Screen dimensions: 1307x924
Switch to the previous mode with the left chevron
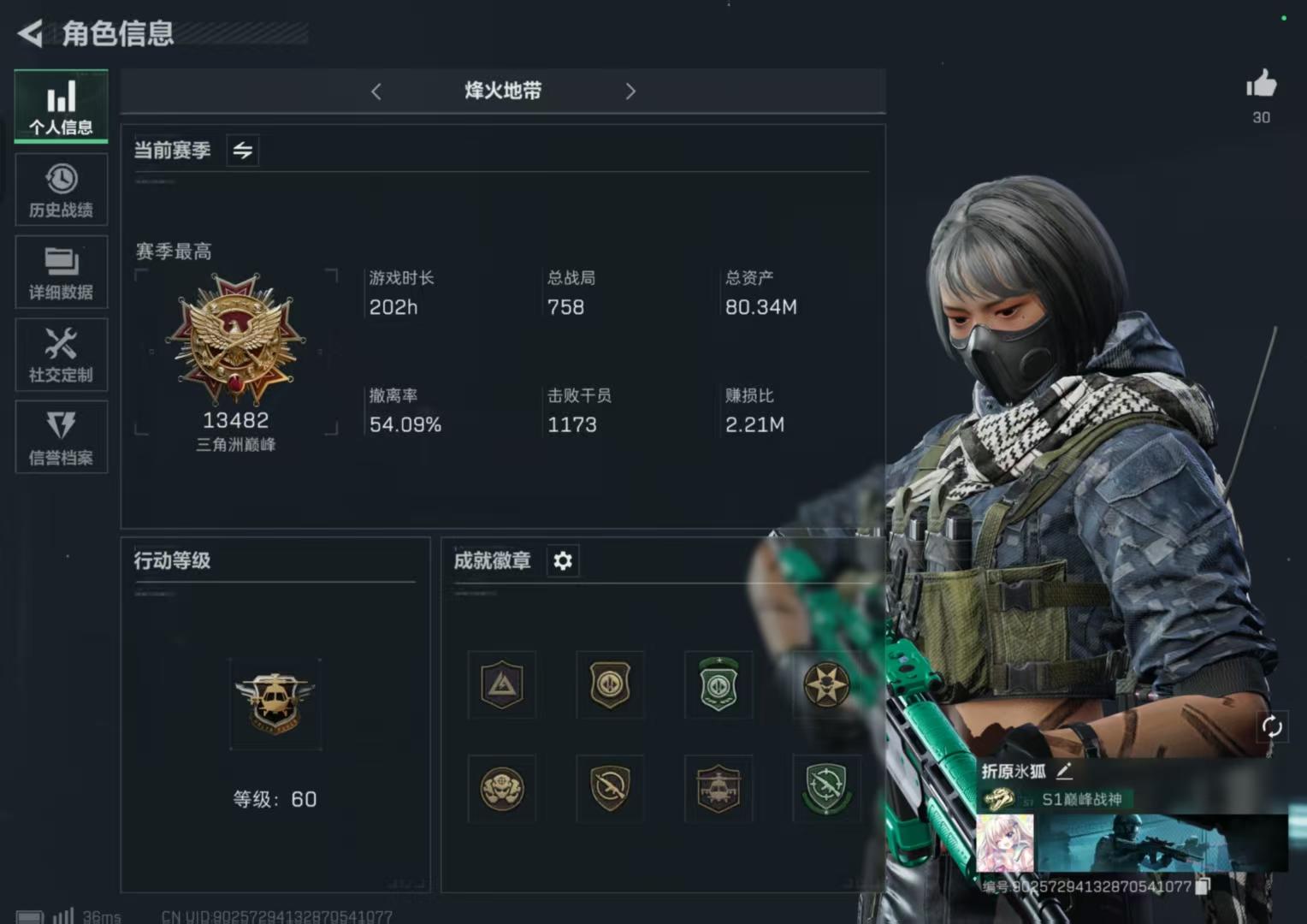point(376,92)
